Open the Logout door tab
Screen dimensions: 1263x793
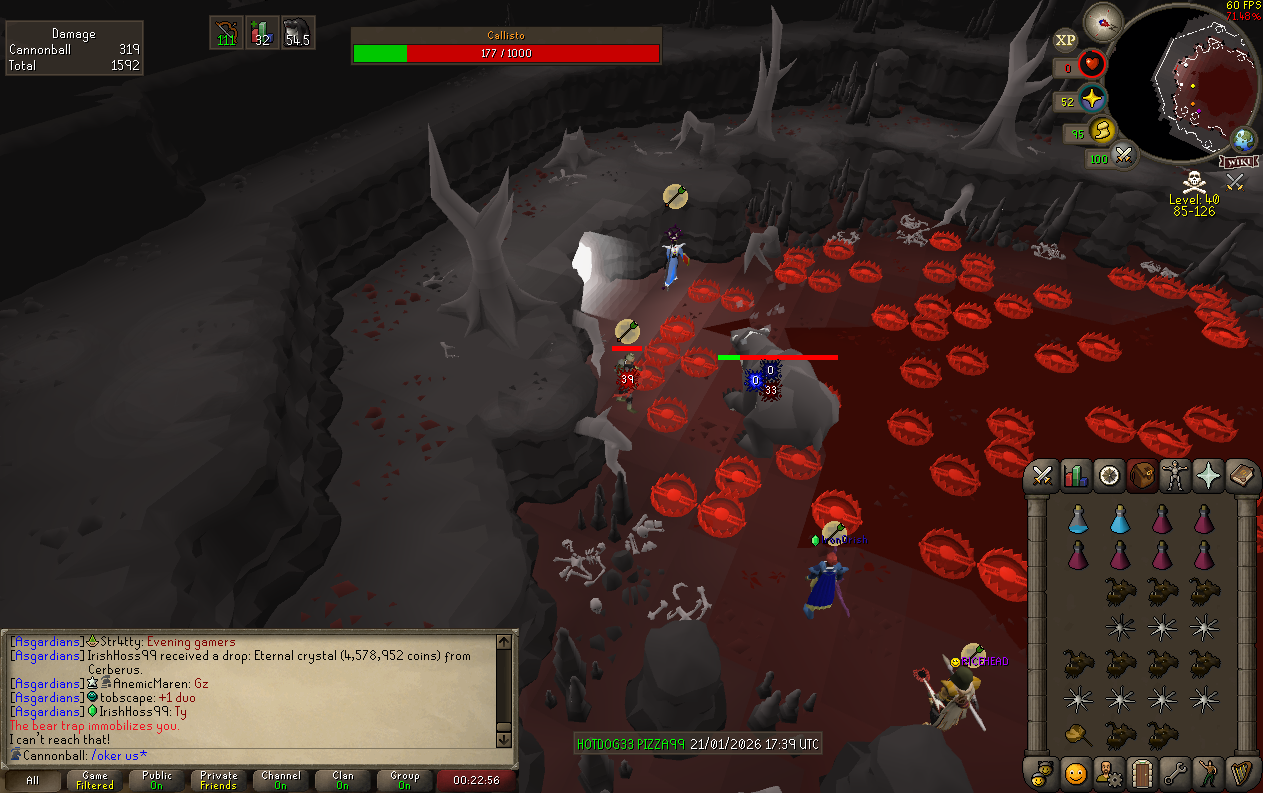(1141, 773)
